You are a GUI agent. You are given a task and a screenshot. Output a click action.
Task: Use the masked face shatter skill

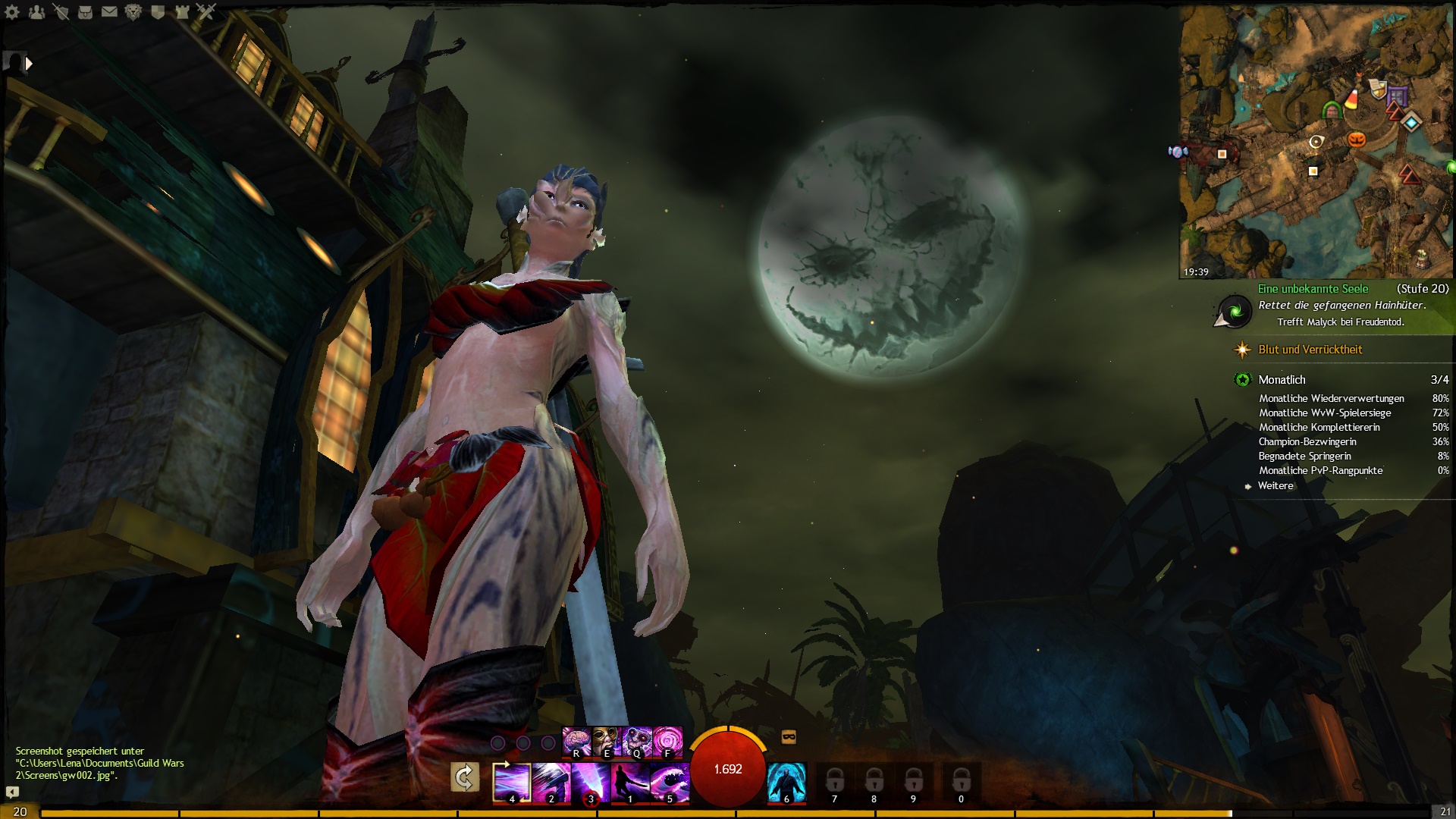pos(606,742)
